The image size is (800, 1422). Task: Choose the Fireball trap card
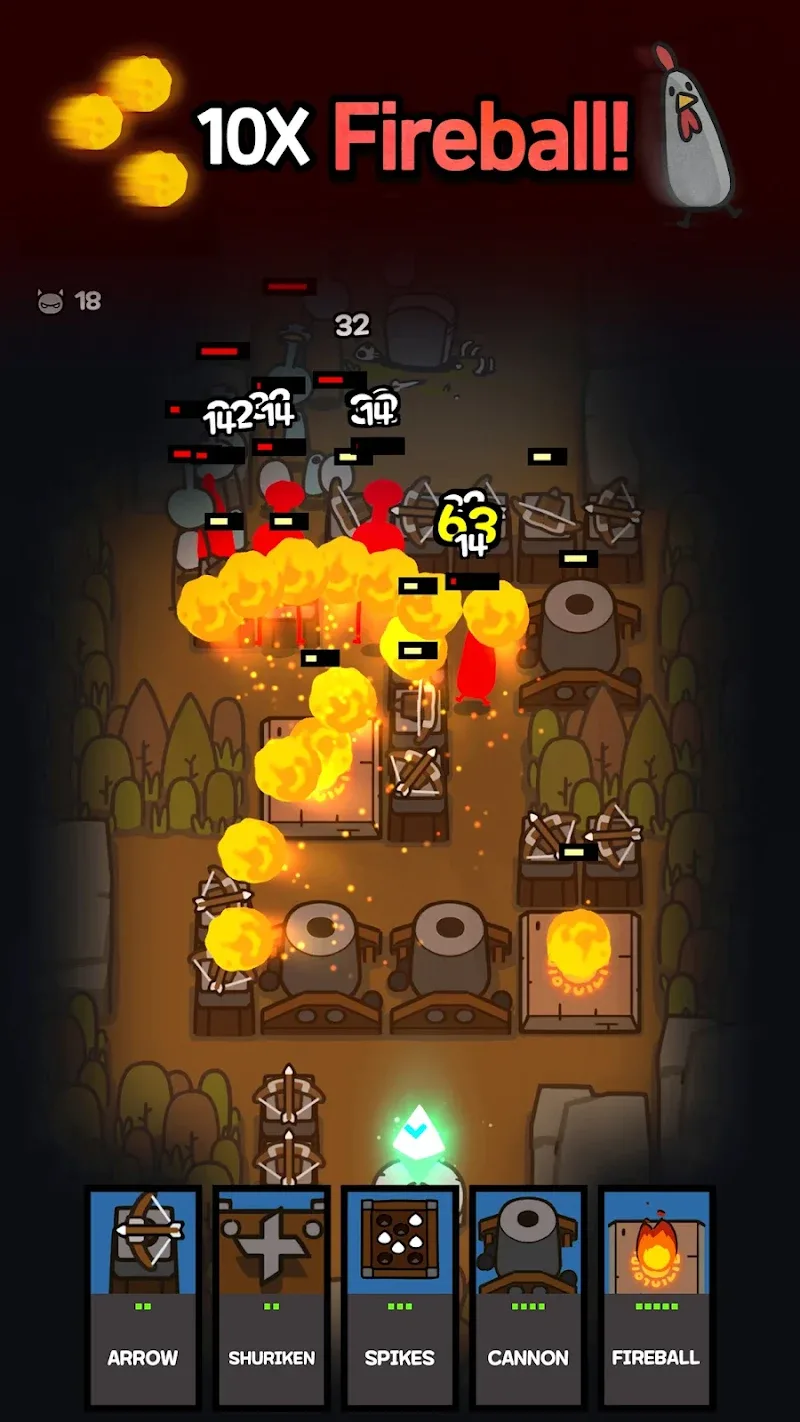(656, 1296)
